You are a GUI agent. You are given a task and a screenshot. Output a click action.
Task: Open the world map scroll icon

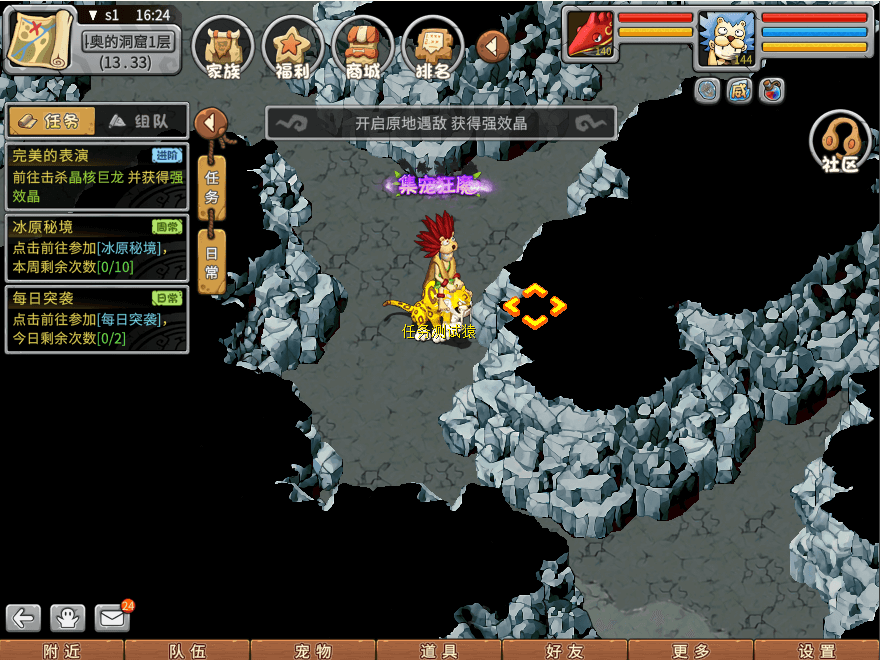coord(40,40)
